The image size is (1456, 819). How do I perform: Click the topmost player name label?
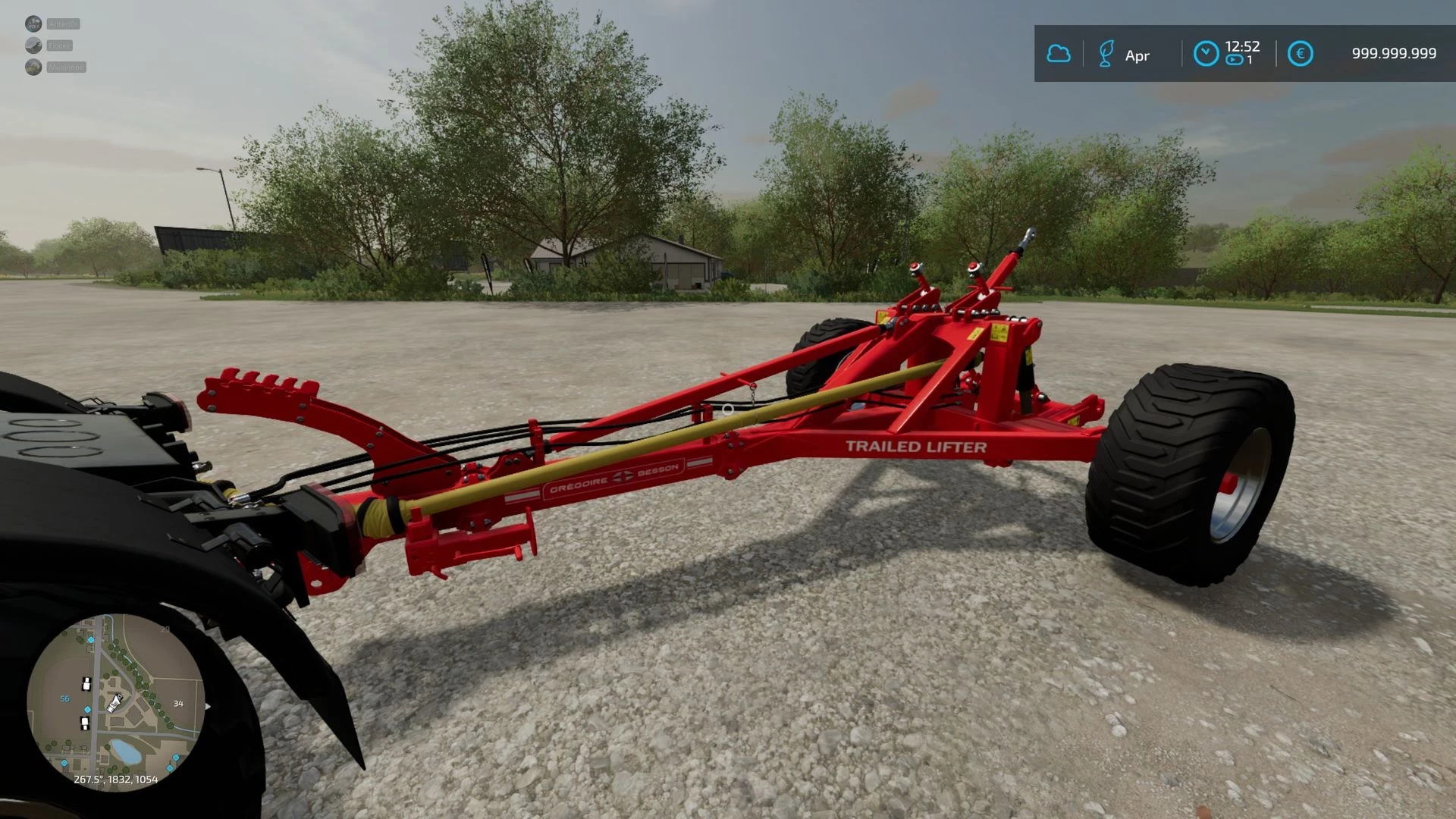point(62,24)
